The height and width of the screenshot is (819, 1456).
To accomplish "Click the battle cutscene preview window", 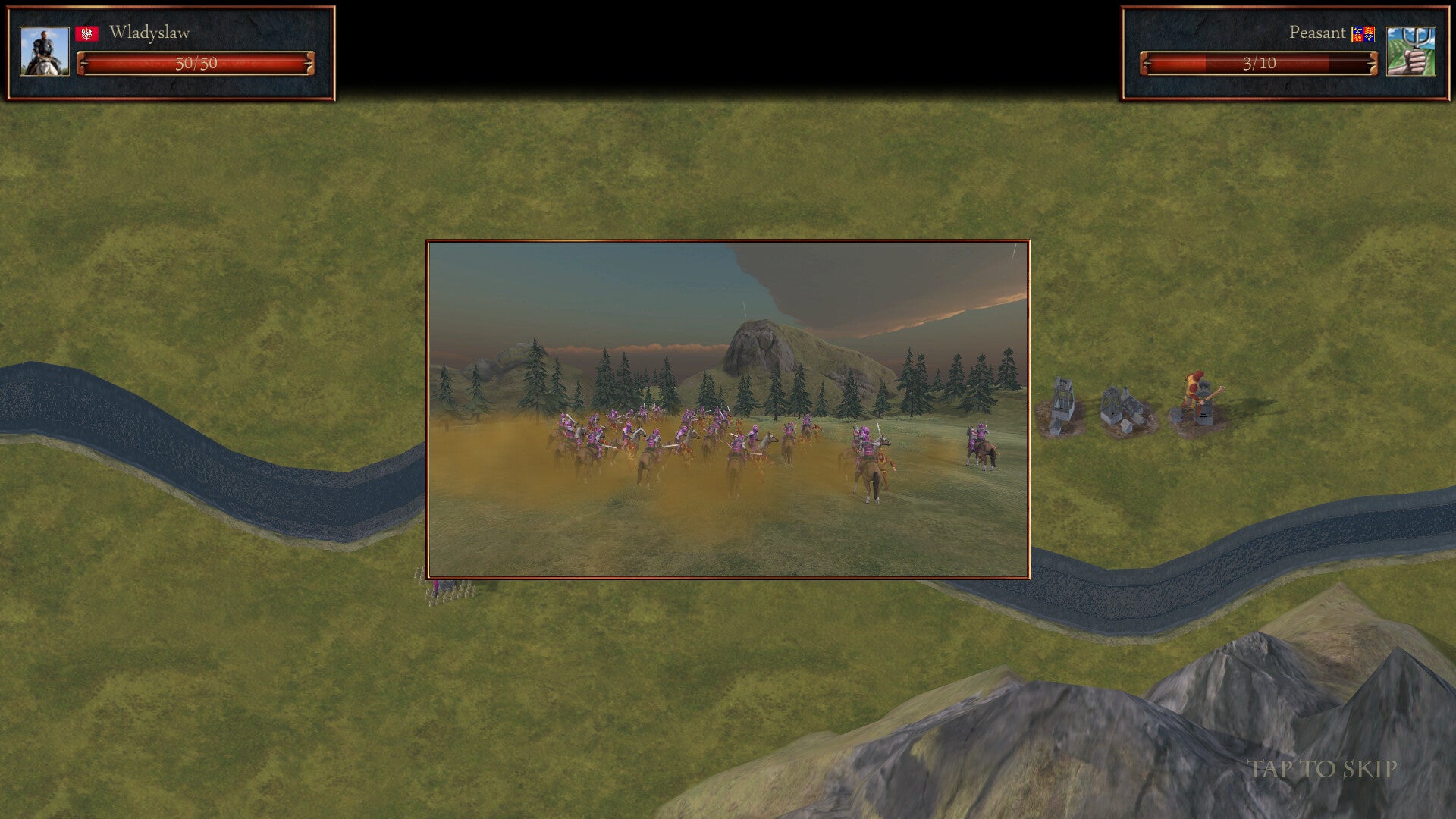I will (727, 409).
